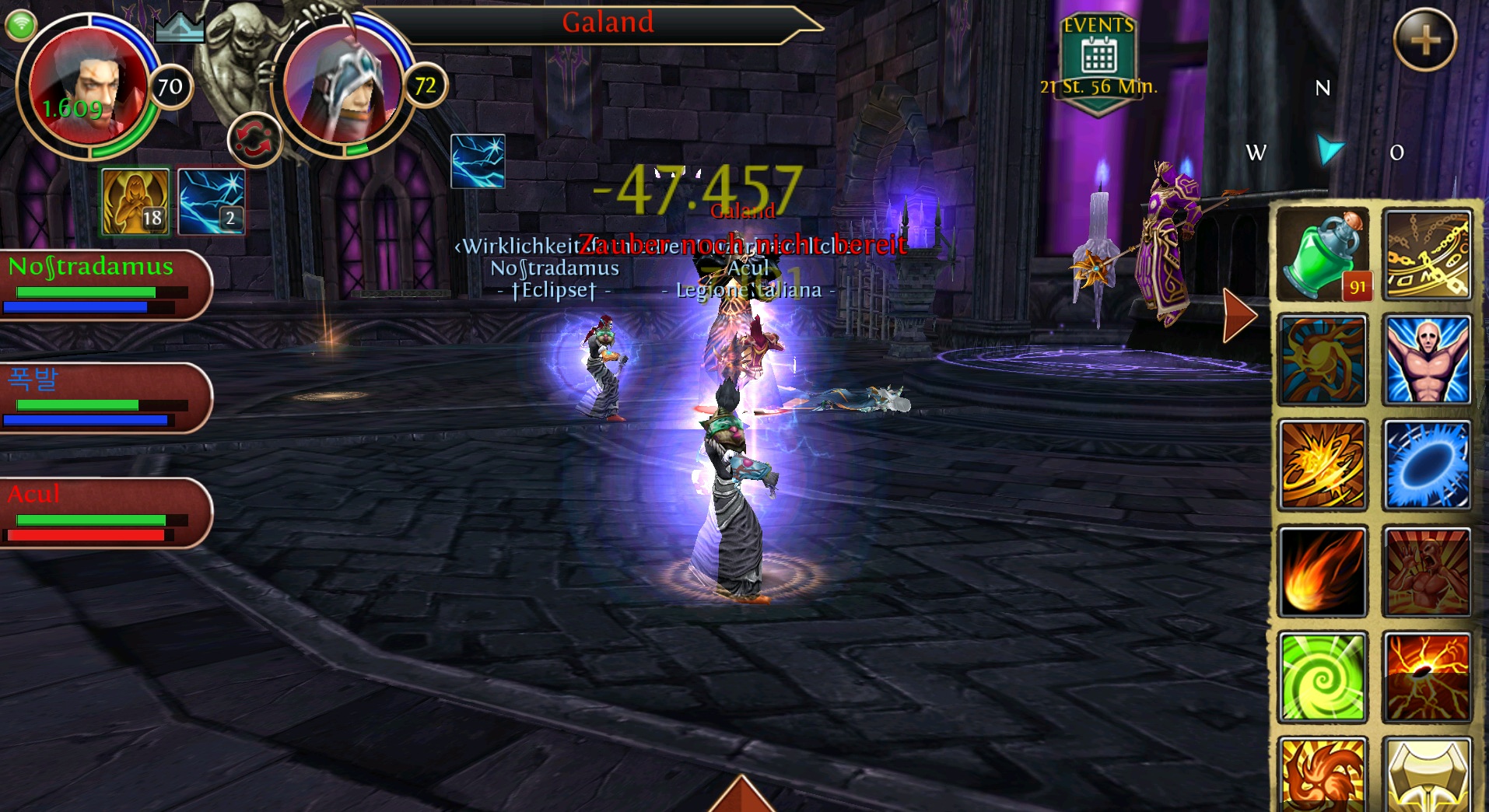Tap the gold plus button
Screen dimensions: 1489x812
1424,40
